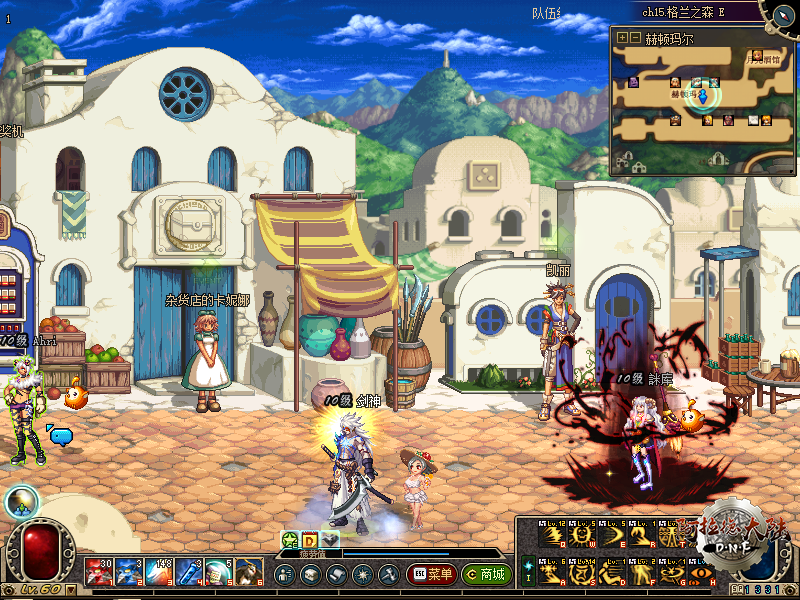The image size is (800, 600).
Task: Click the green star buff icon
Action: pyautogui.click(x=288, y=540)
